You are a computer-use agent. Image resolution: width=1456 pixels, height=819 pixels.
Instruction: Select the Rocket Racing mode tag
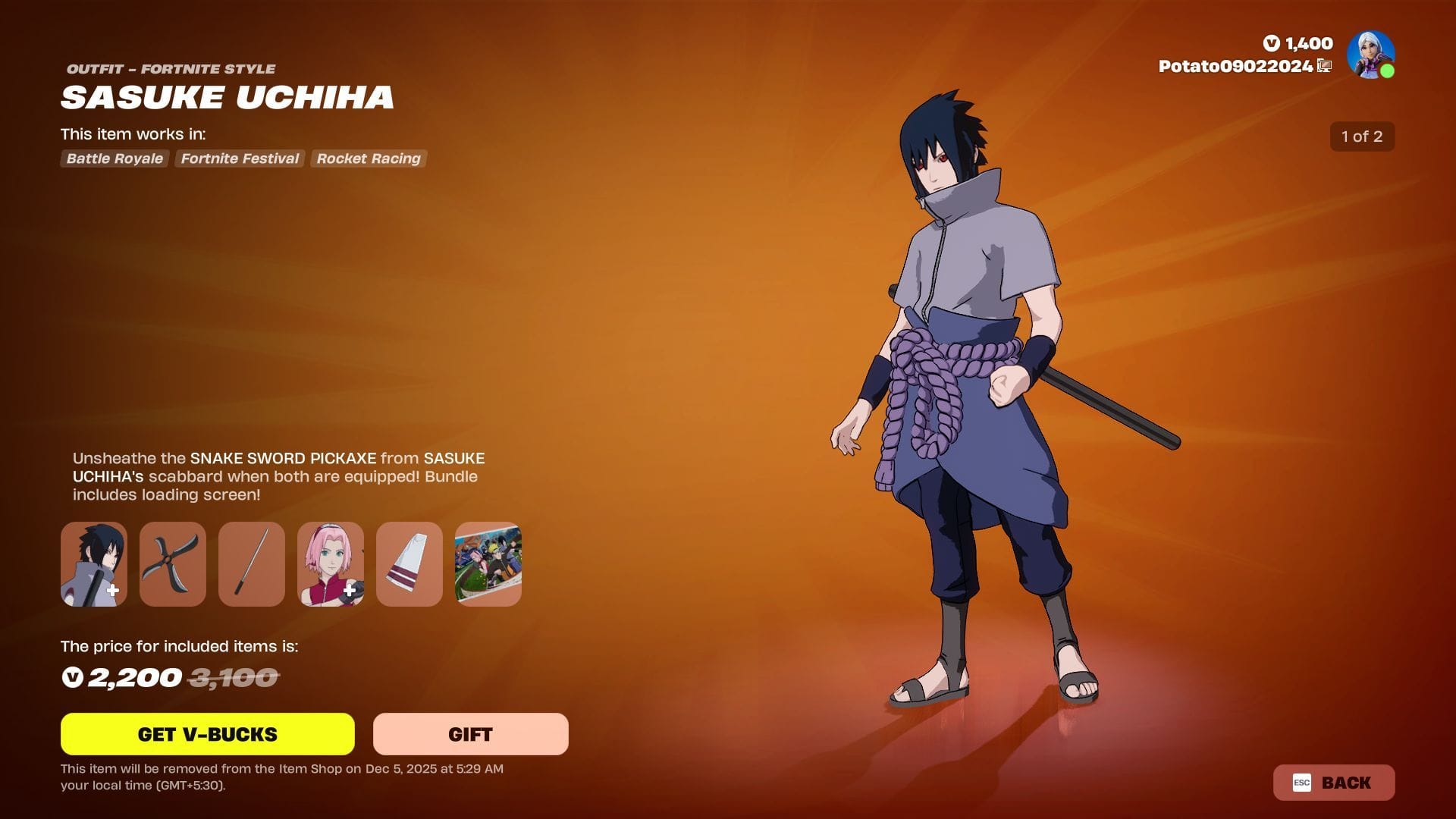click(368, 158)
